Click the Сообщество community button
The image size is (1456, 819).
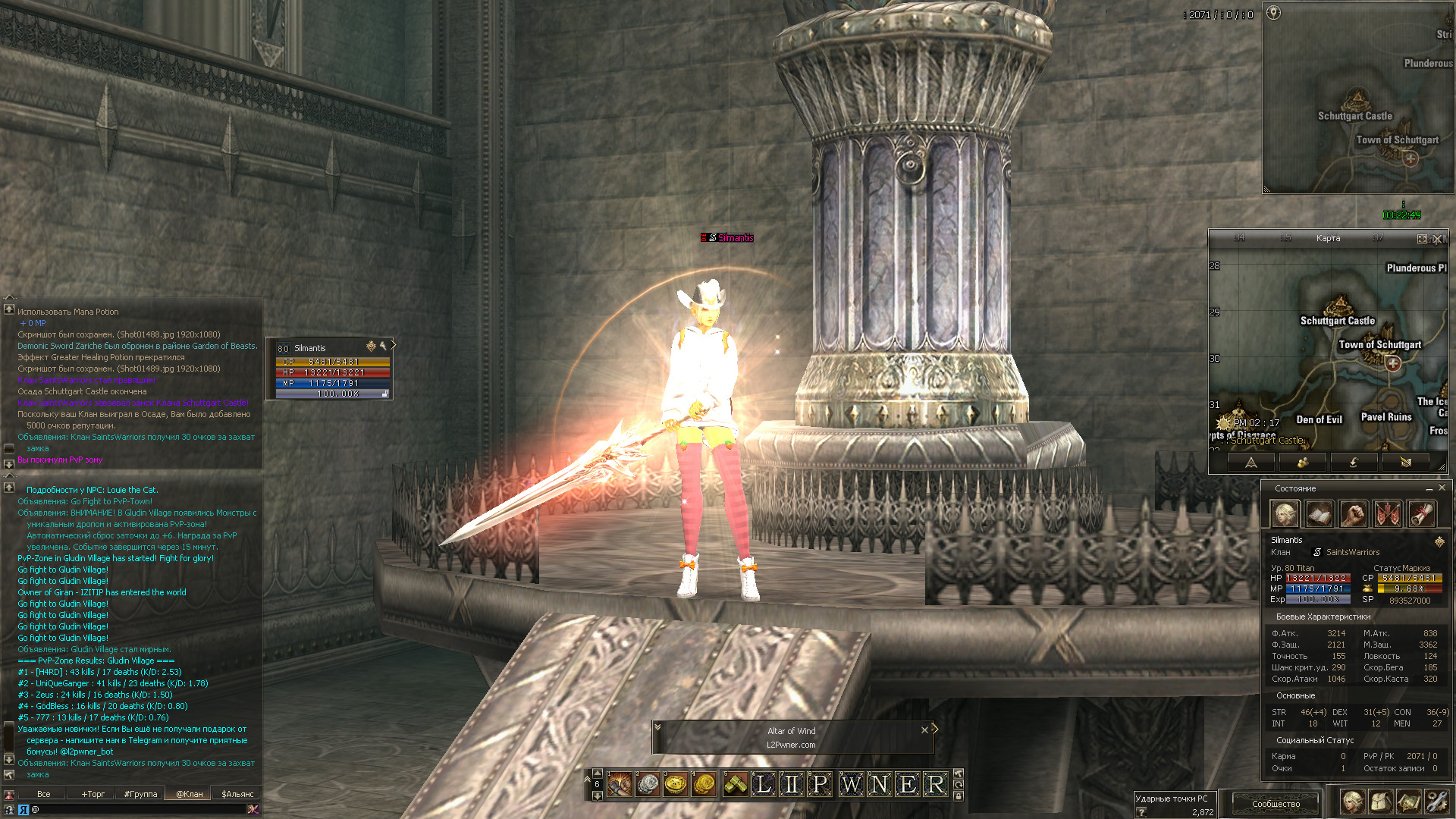pyautogui.click(x=1276, y=804)
